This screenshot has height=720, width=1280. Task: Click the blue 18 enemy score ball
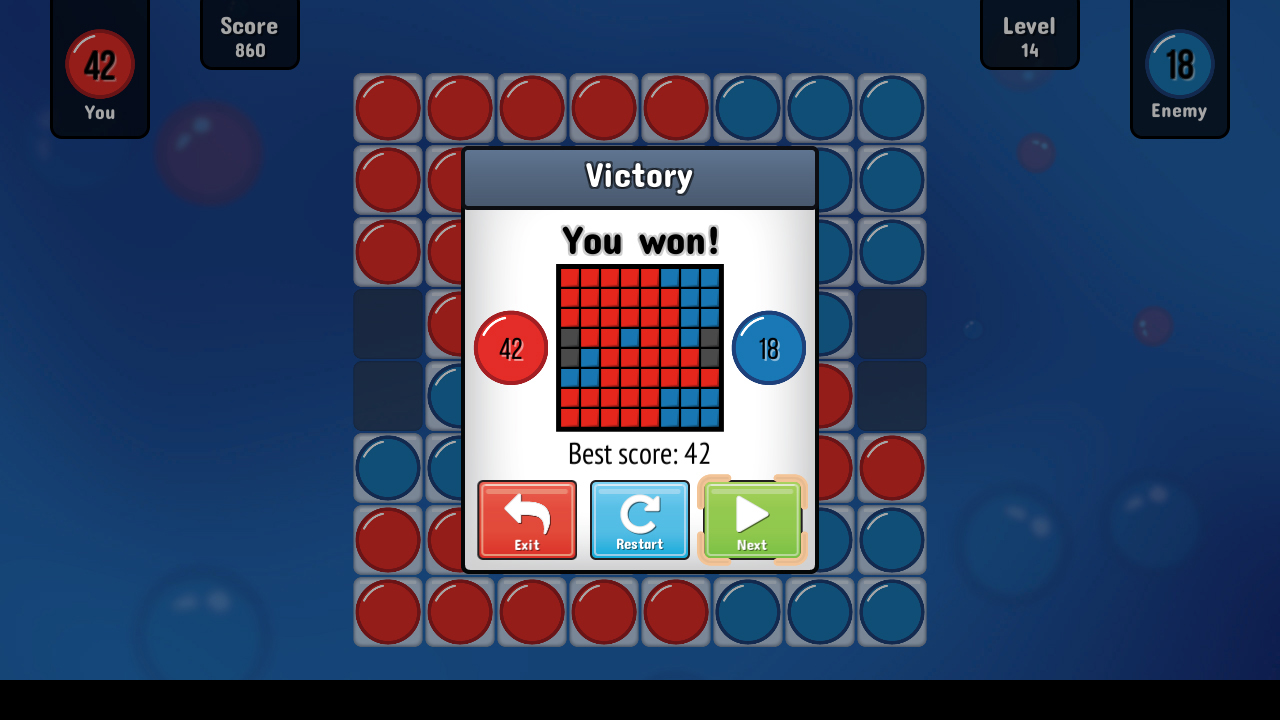point(768,348)
